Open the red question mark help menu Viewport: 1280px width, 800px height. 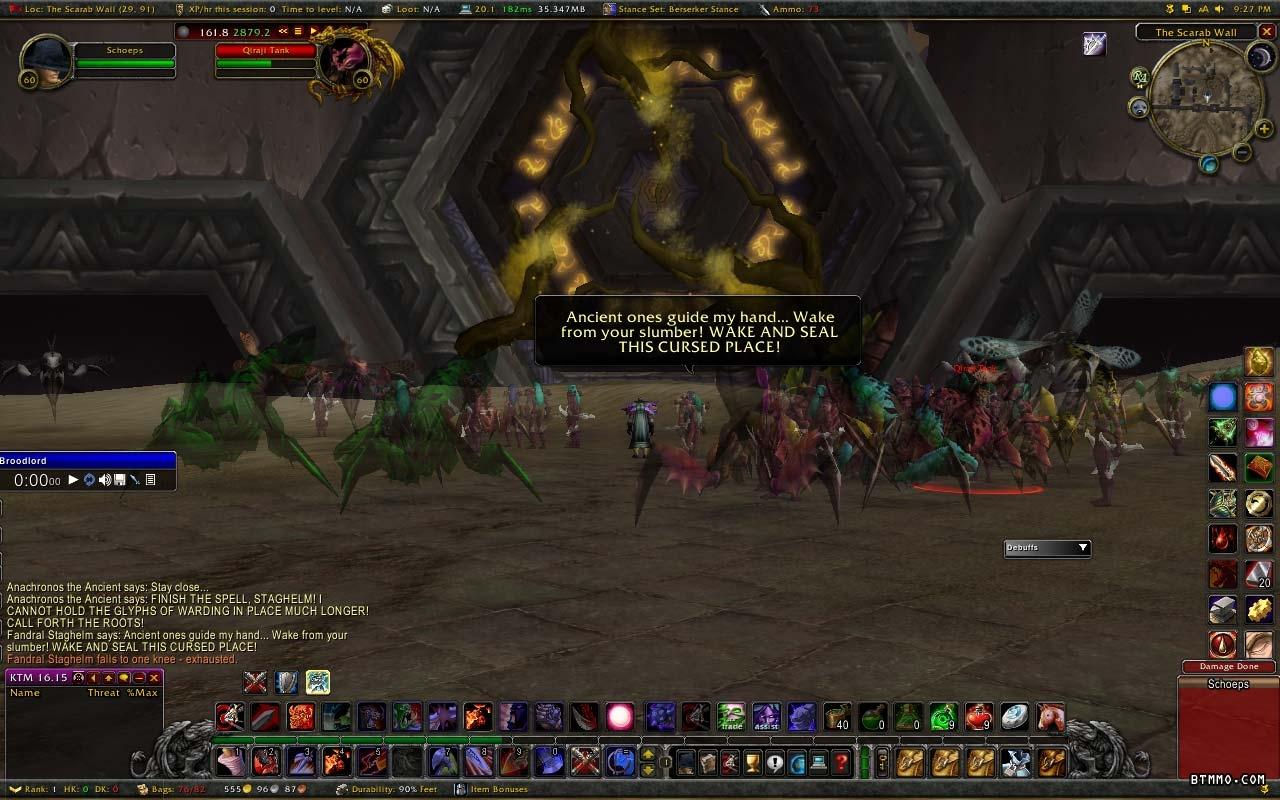(x=842, y=763)
